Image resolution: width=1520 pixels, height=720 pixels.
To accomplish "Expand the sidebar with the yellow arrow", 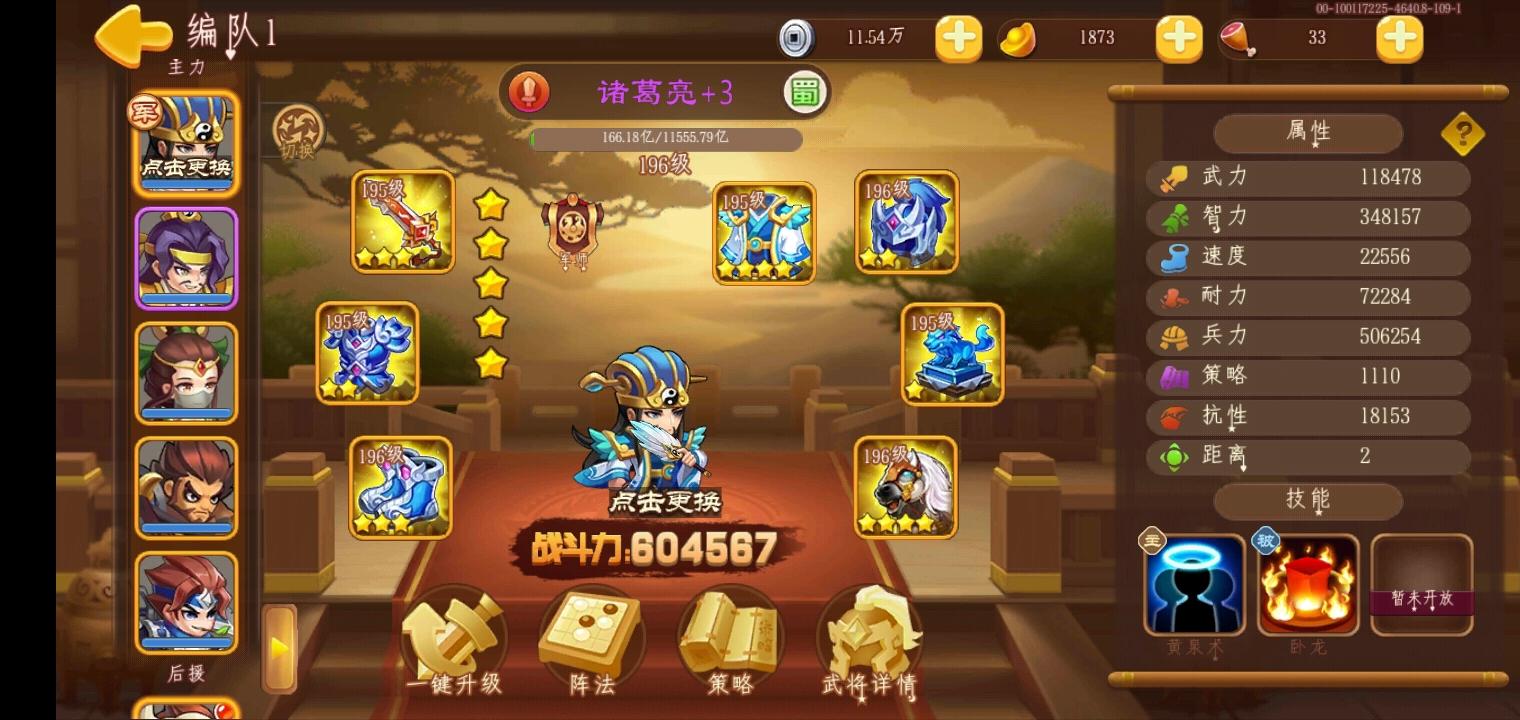I will click(x=279, y=645).
